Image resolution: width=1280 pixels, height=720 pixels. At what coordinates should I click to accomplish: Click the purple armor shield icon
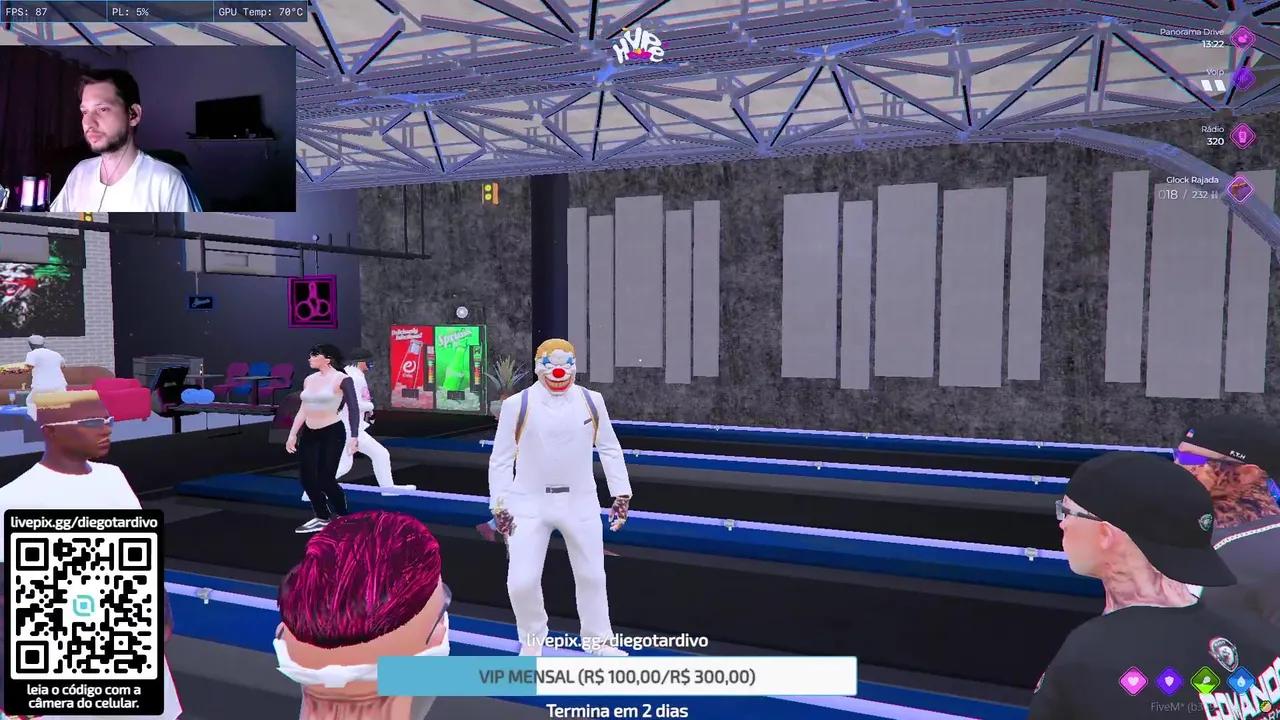1170,680
